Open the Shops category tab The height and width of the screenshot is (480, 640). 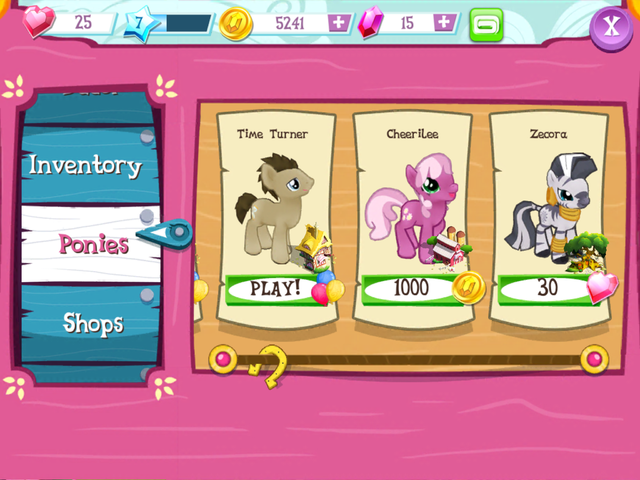coord(93,322)
